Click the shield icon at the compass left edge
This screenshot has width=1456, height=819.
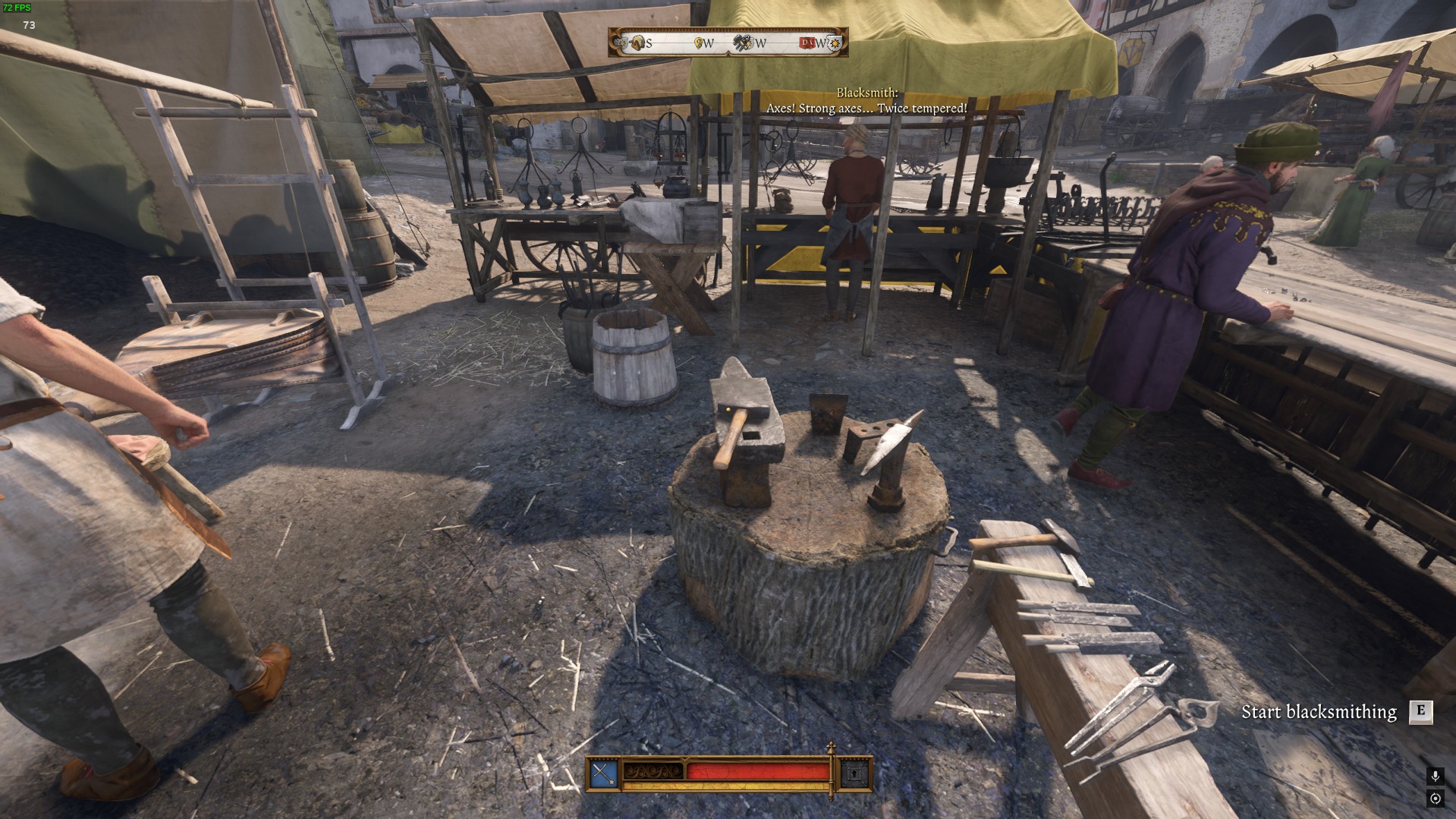tap(621, 41)
